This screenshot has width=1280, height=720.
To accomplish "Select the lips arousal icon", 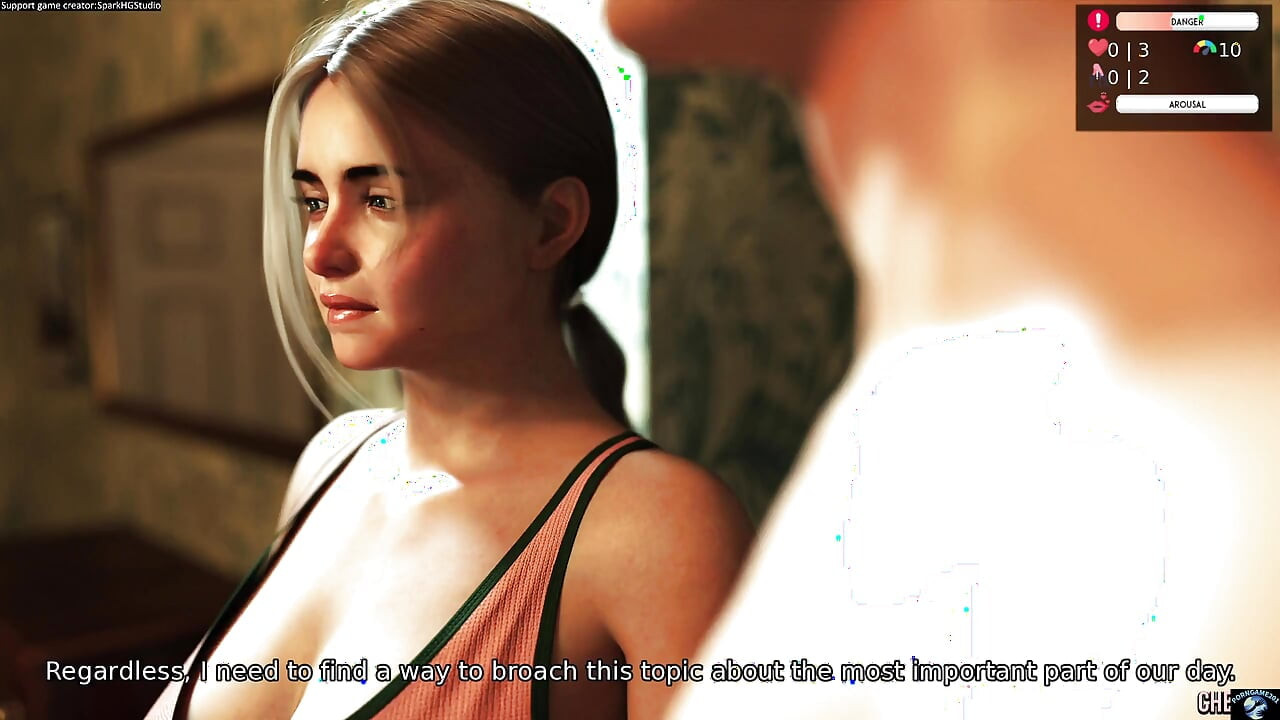I will point(1097,105).
